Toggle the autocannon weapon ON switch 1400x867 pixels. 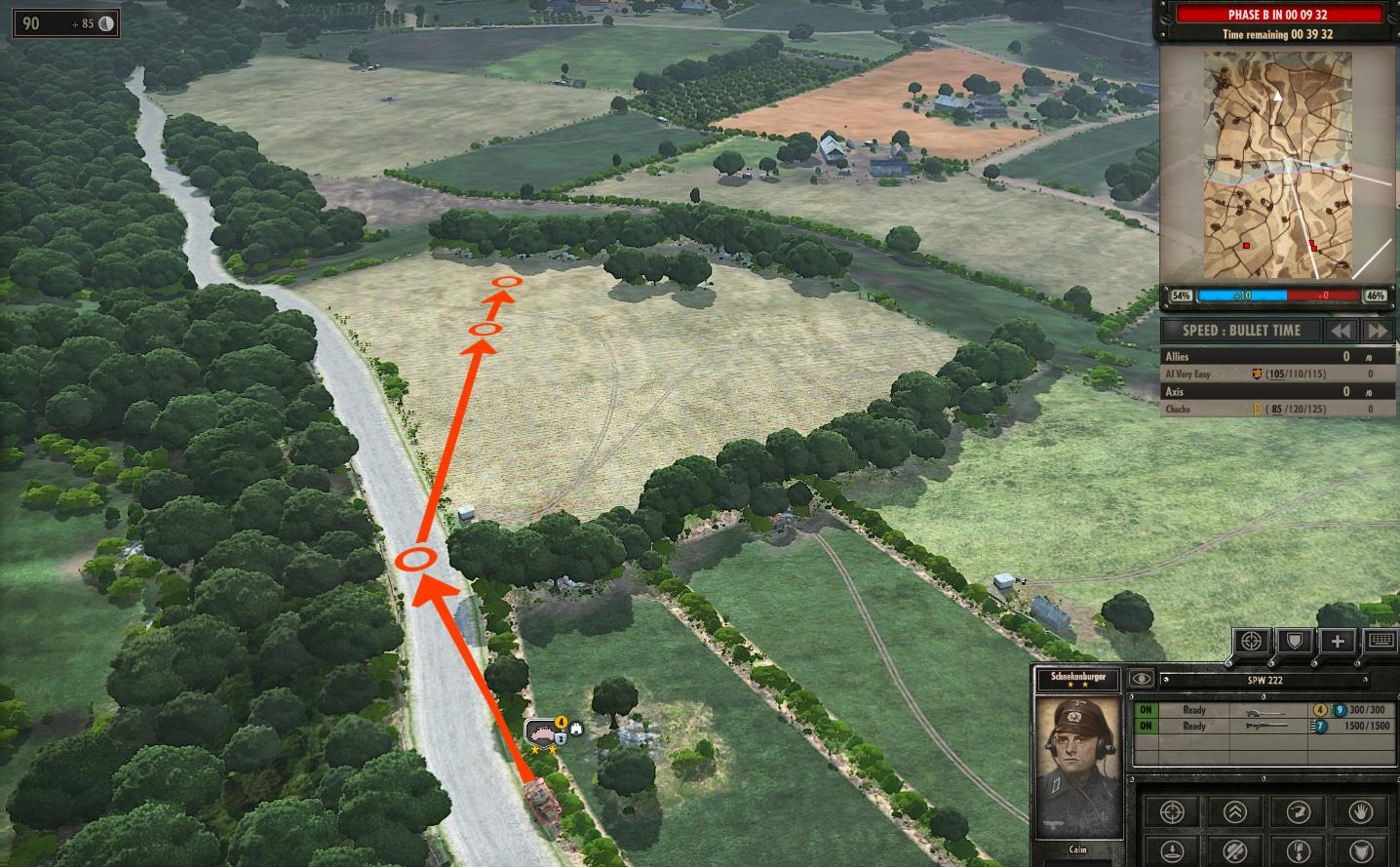[x=1146, y=710]
